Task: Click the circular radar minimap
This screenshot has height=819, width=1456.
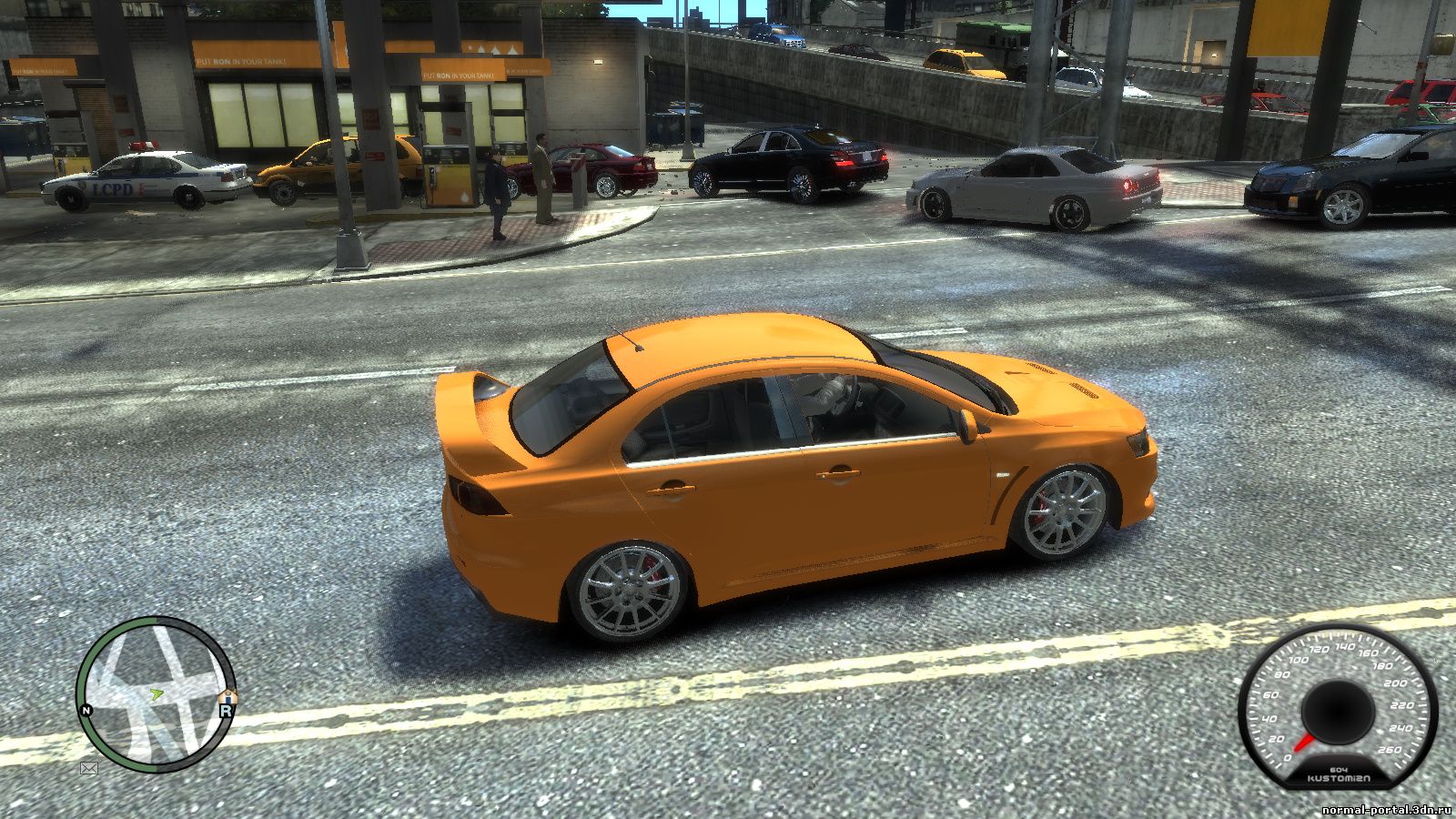Action: tap(155, 691)
